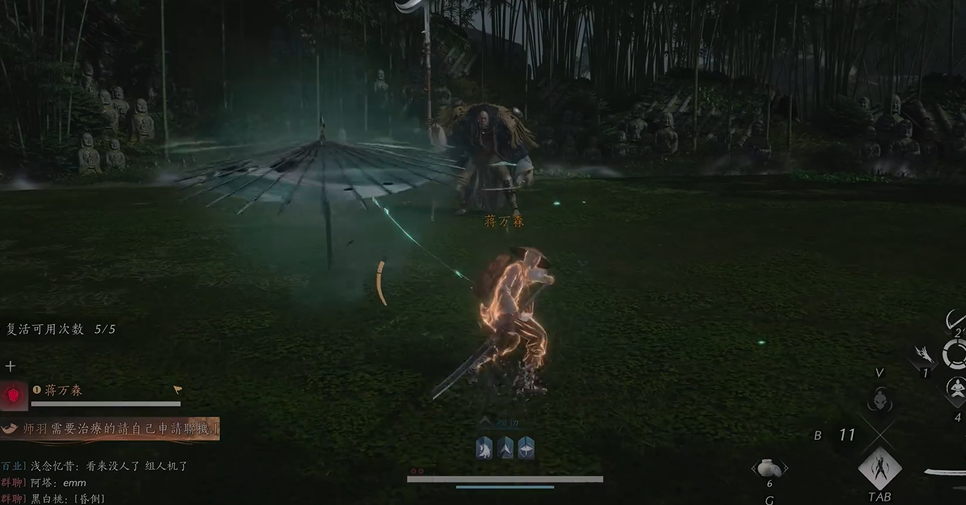Open the healing request announcement banner
966x505 pixels.
(110, 429)
